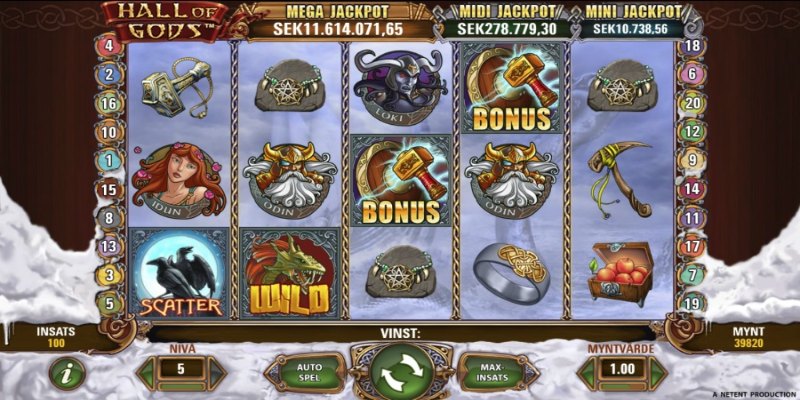The height and width of the screenshot is (400, 800).
Task: Select payline number 18 marker
Action: pyautogui.click(x=691, y=46)
